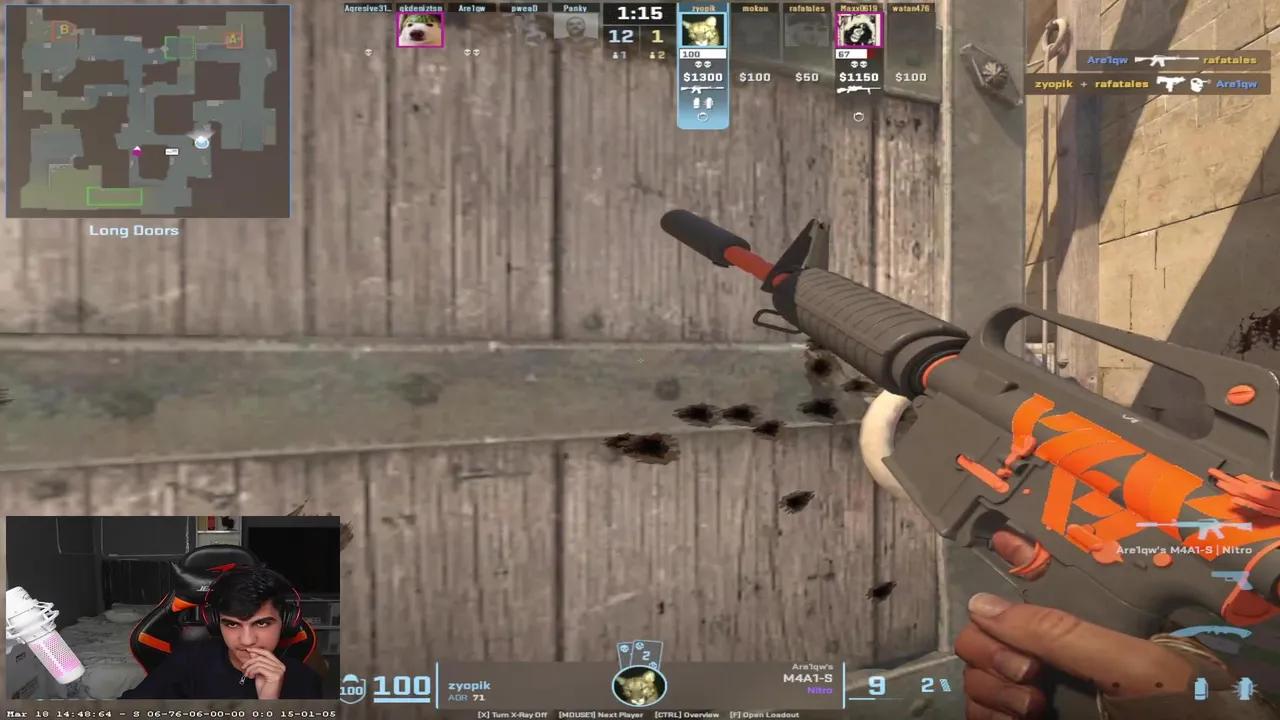The height and width of the screenshot is (720, 1280).
Task: Click qkdemiztsn's dog avatar on the scoreboard
Action: pyautogui.click(x=419, y=30)
